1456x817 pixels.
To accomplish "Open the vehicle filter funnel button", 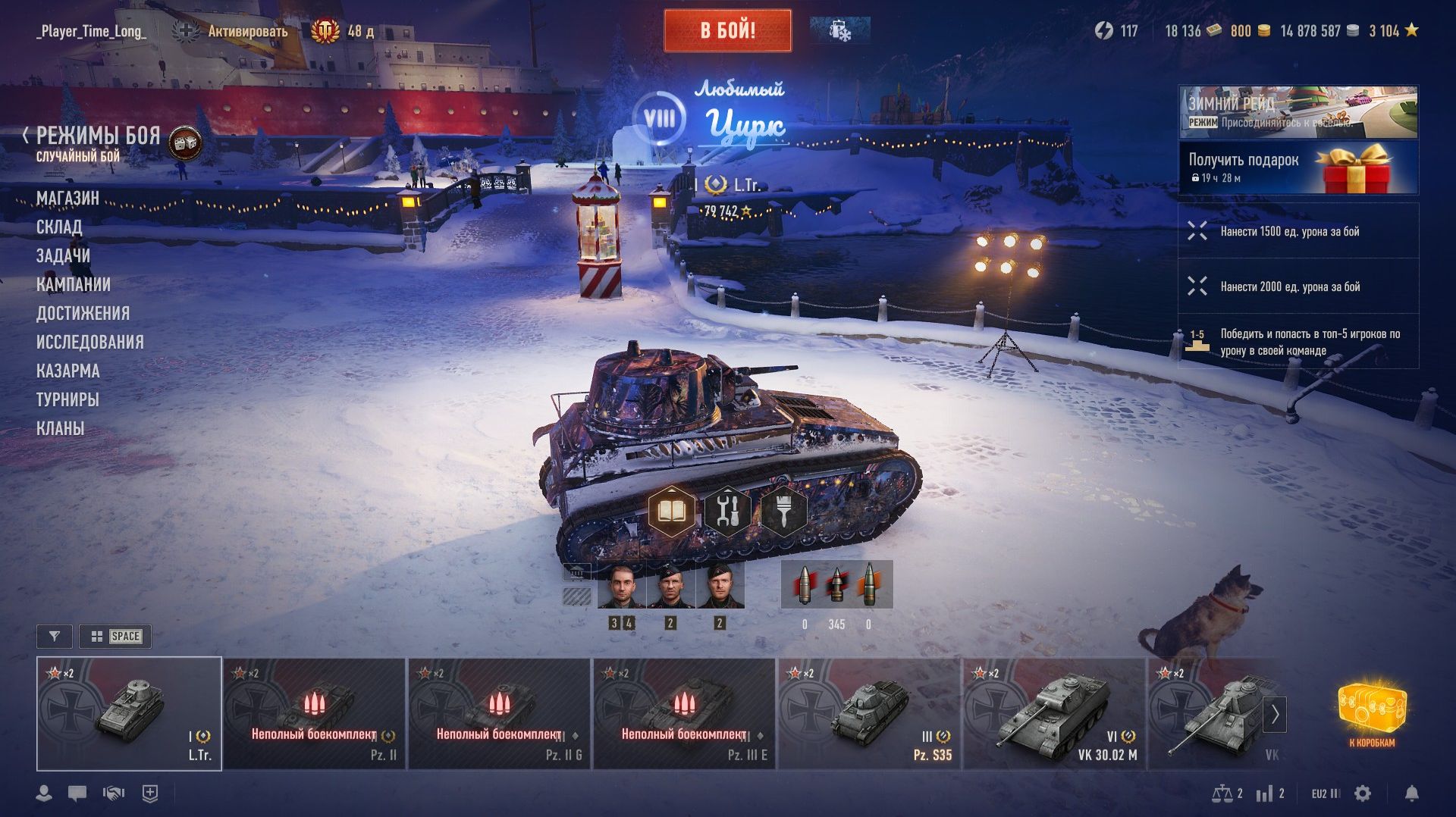I will tap(55, 637).
